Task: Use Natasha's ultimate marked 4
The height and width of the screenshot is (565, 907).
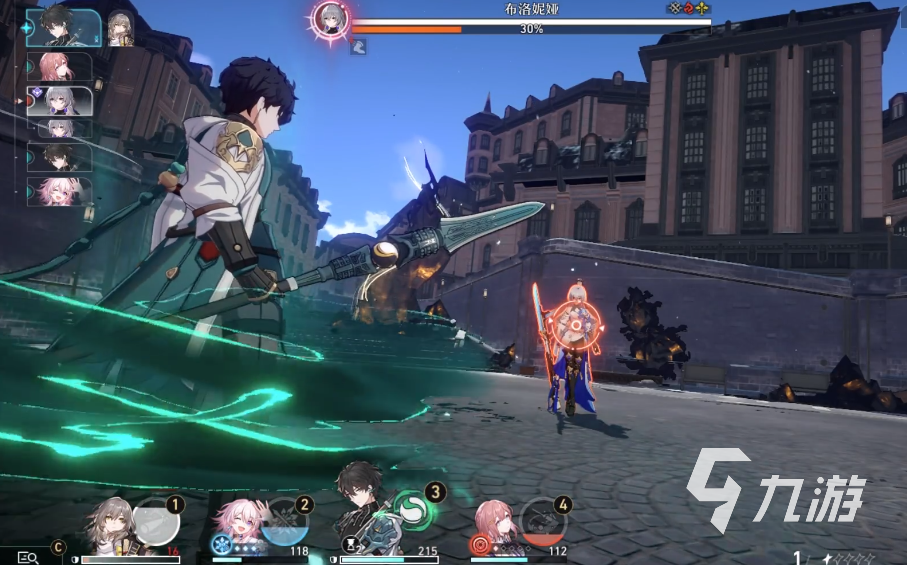Action: (x=545, y=521)
